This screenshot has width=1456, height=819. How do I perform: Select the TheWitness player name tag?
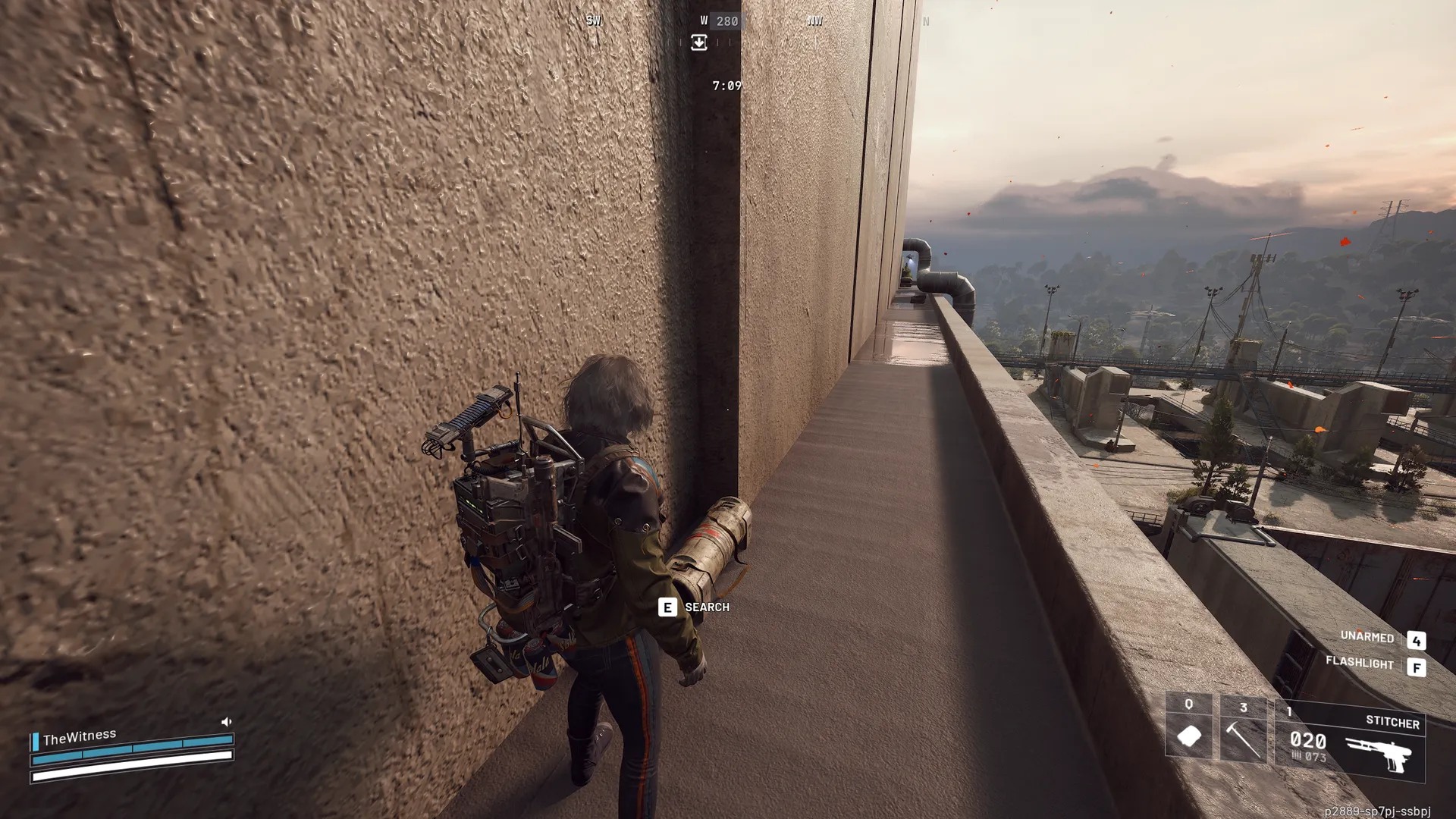[80, 737]
